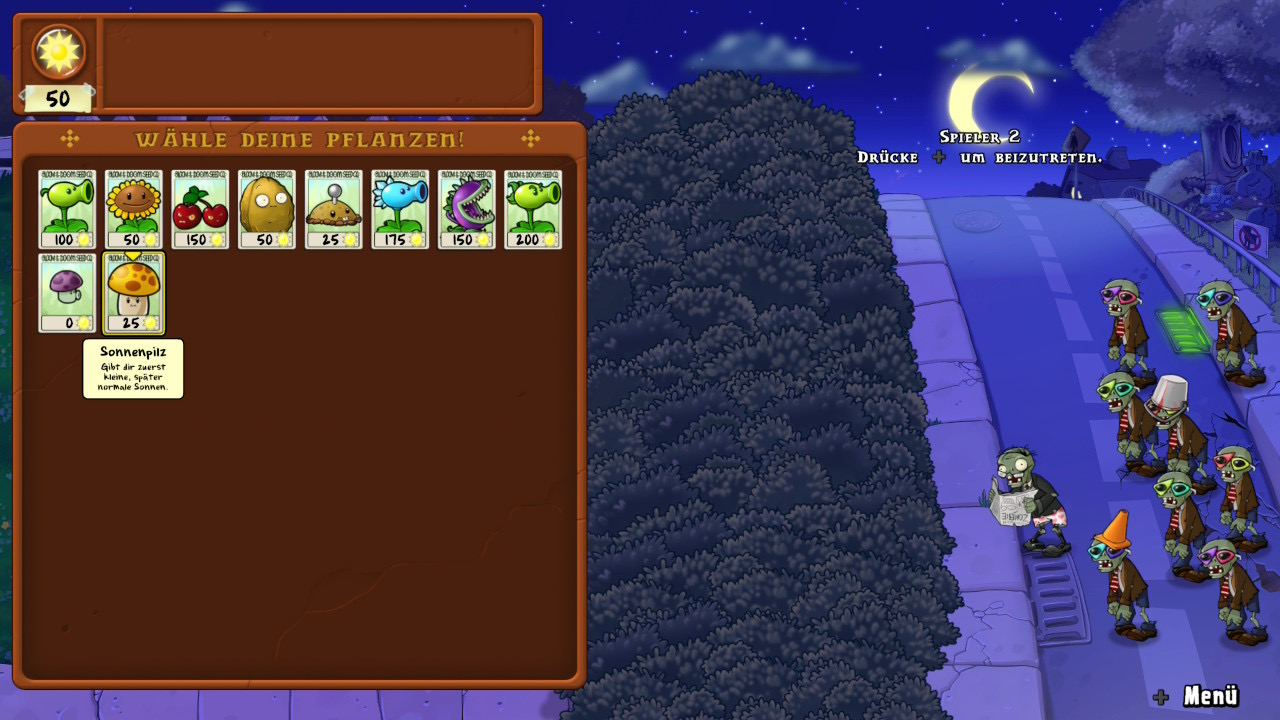Pick the Snow Pea seed card
Screen dimensions: 1280x720
400,208
